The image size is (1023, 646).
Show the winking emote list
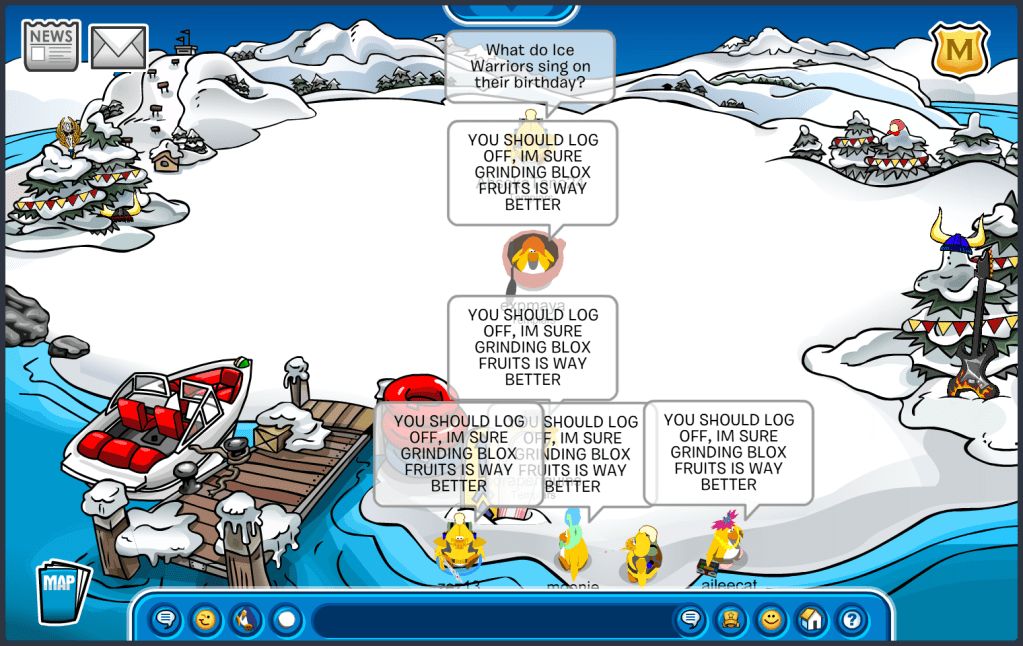[x=205, y=620]
